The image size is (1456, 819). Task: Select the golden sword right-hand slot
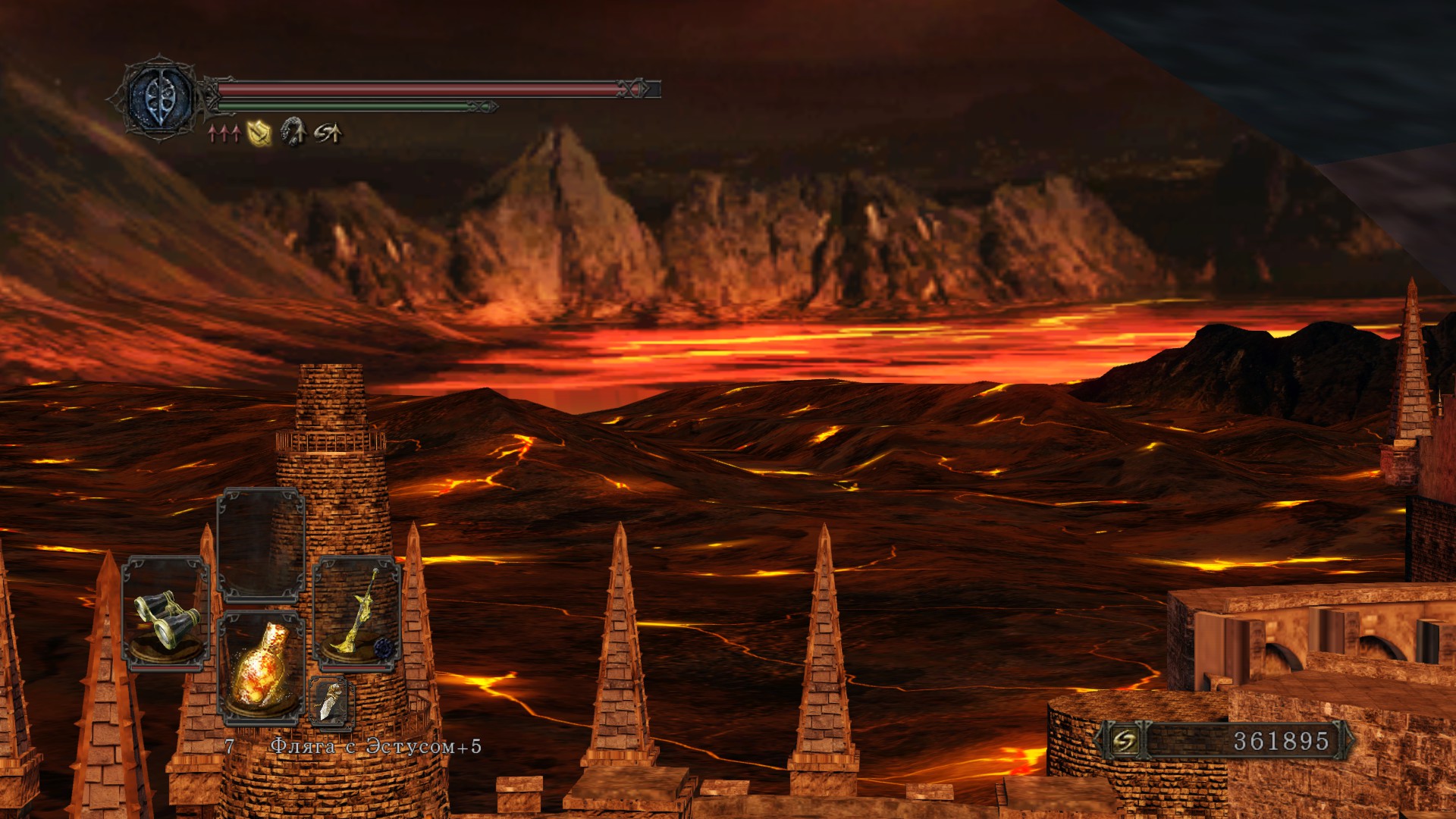(356, 614)
